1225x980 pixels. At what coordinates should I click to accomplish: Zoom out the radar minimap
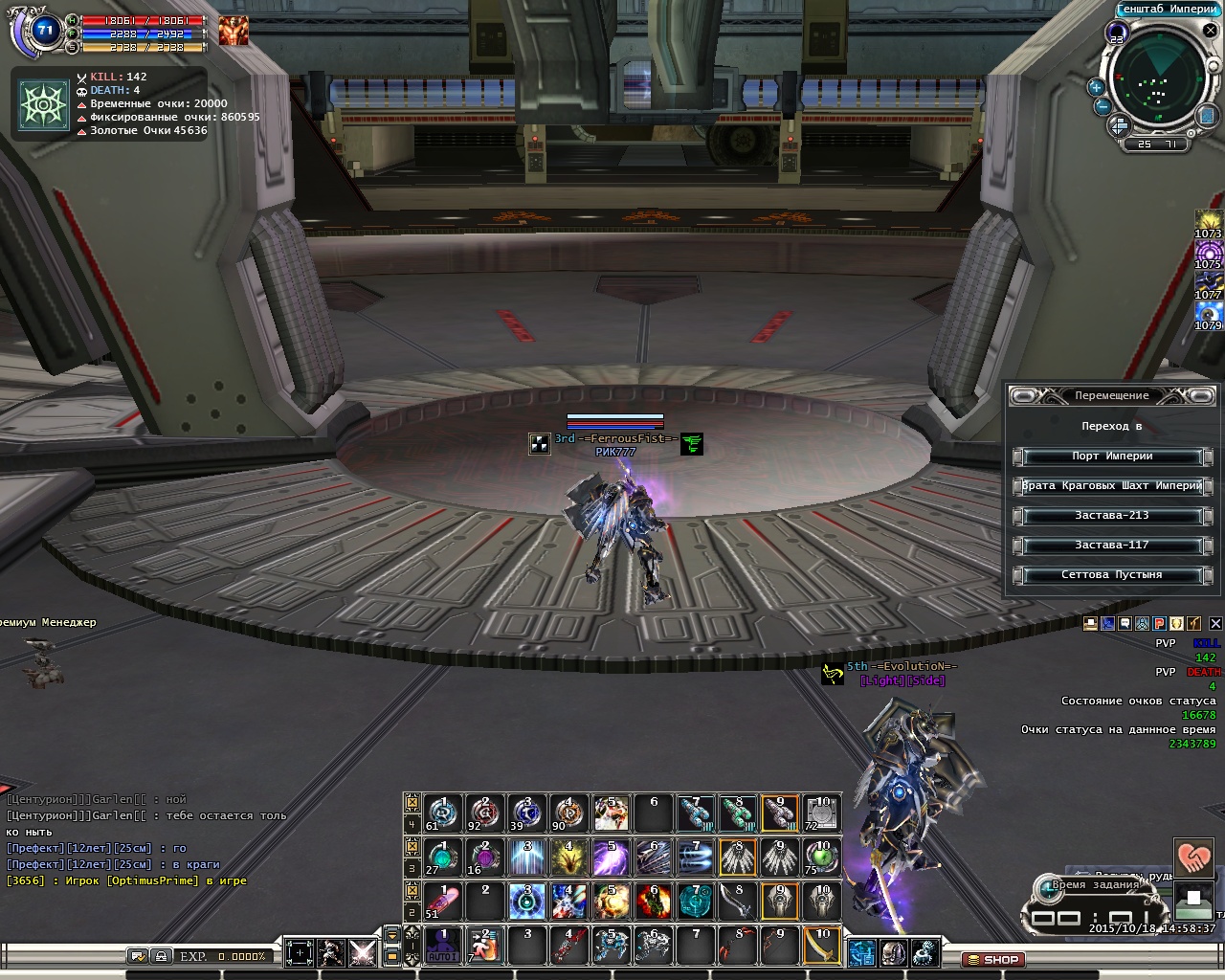tap(1102, 106)
